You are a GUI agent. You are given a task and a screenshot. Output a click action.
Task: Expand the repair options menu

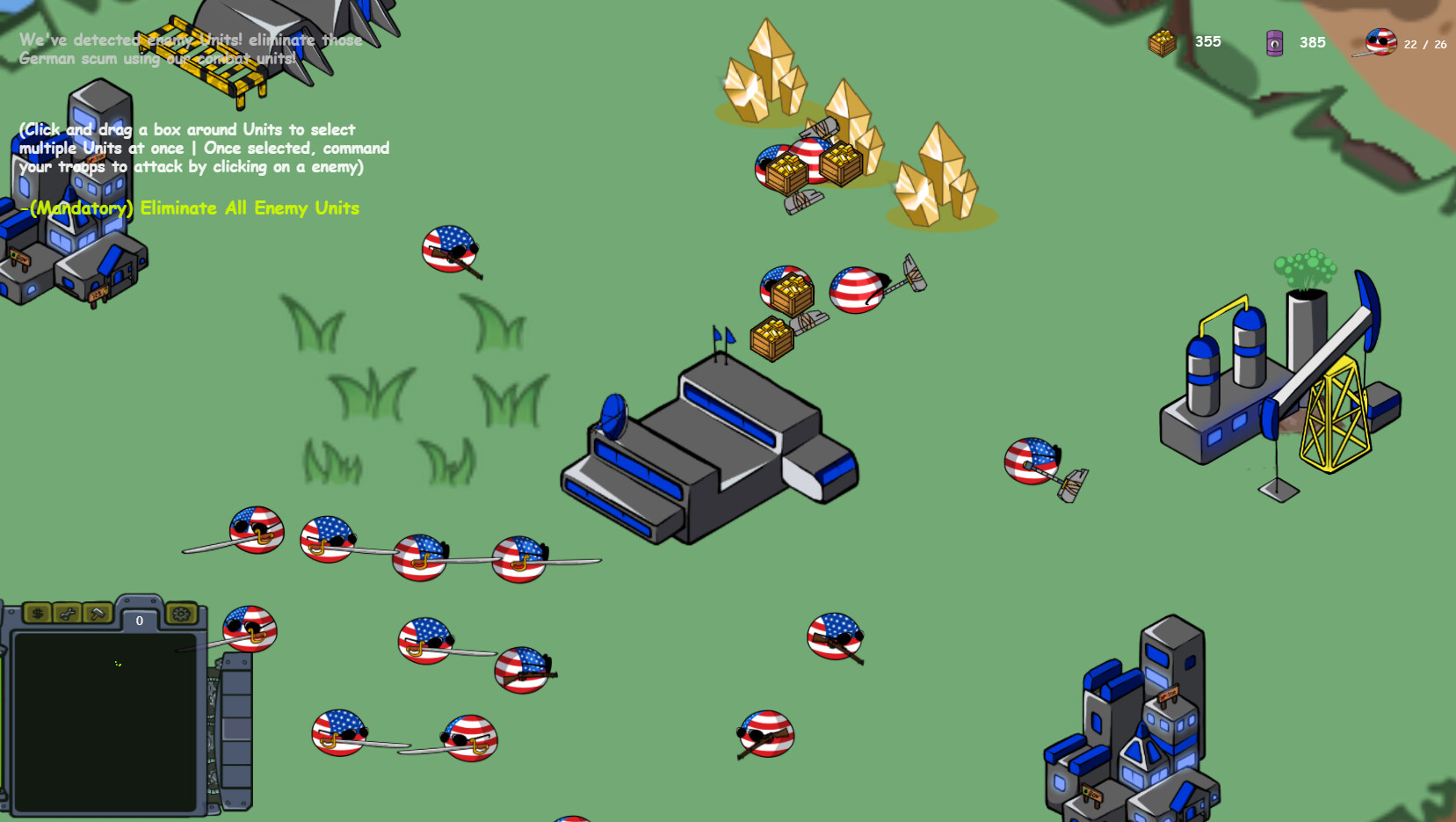click(68, 615)
